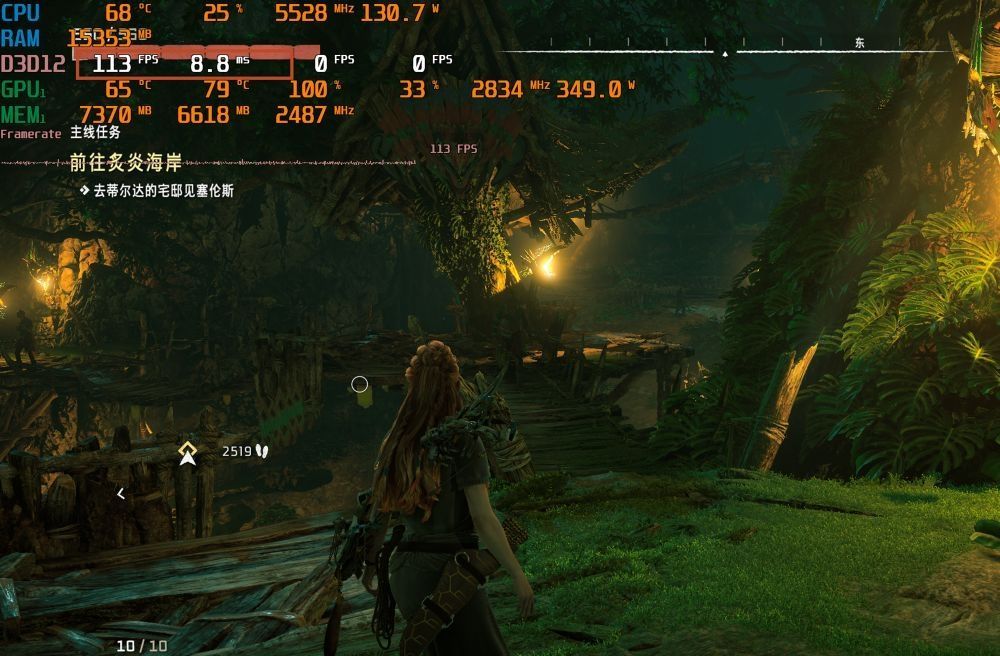The width and height of the screenshot is (1000, 656).
Task: Select the 前往炙炎海岸 quest title
Action: pyautogui.click(x=126, y=163)
